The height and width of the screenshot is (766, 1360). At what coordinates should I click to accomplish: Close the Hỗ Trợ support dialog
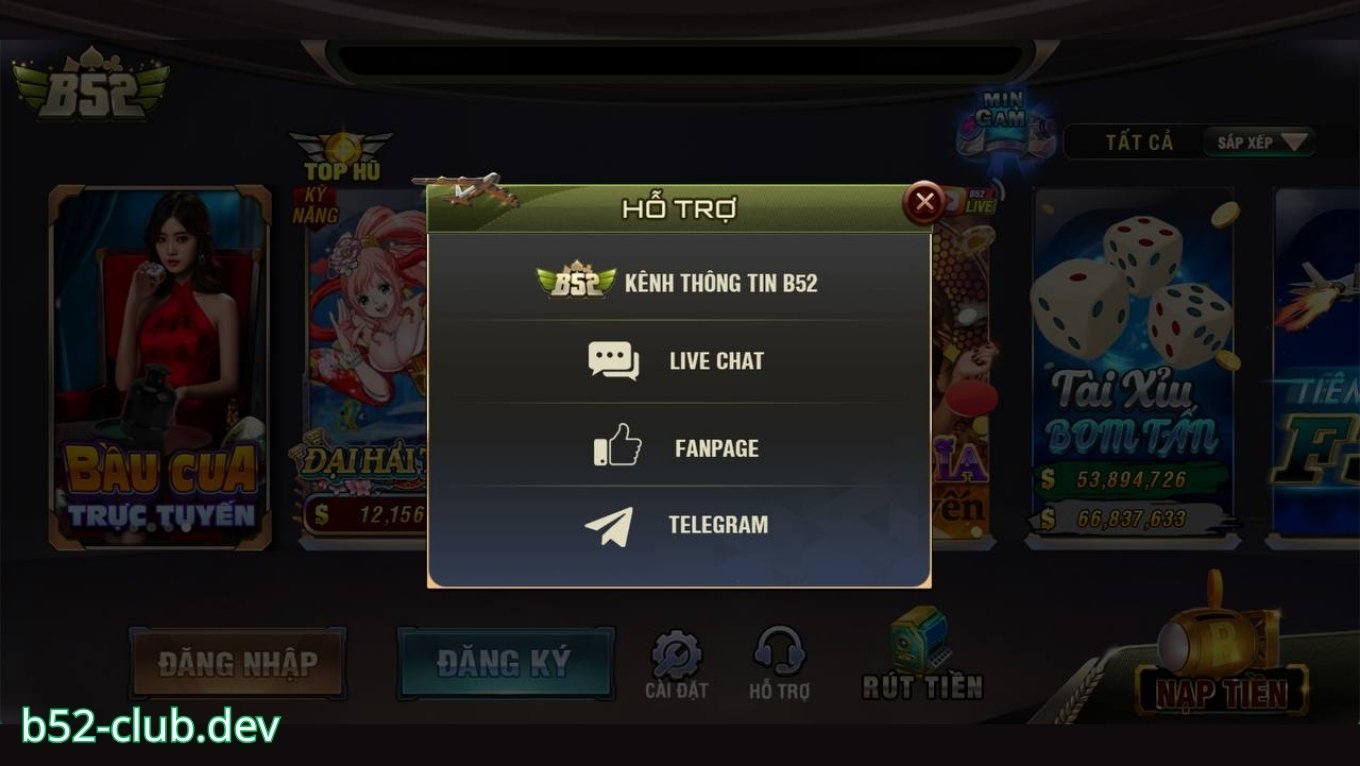coord(926,202)
